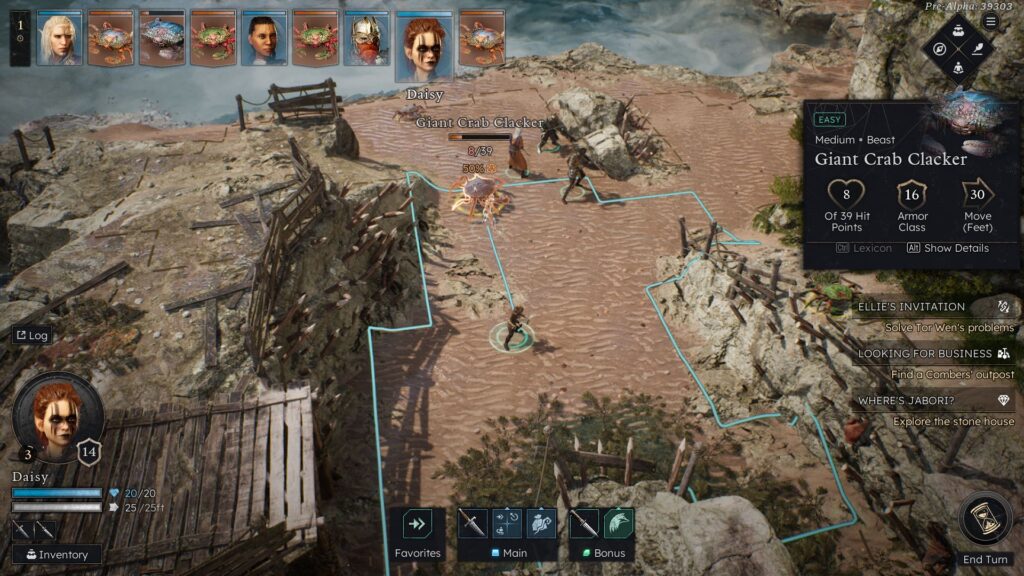Open the Favorites action group
1024x576 pixels.
(x=417, y=524)
